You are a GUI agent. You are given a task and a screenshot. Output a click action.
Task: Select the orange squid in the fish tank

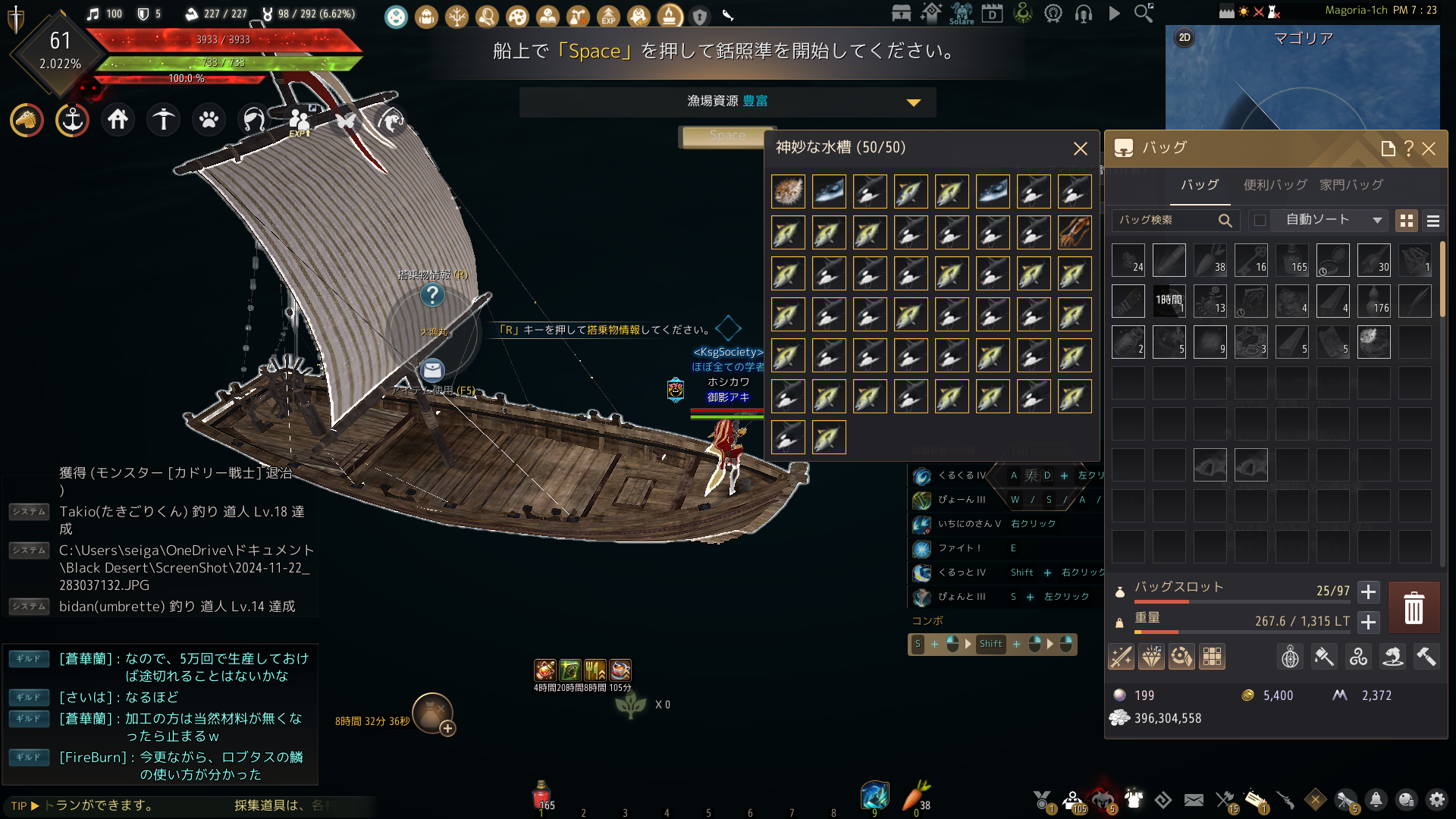(x=1074, y=232)
